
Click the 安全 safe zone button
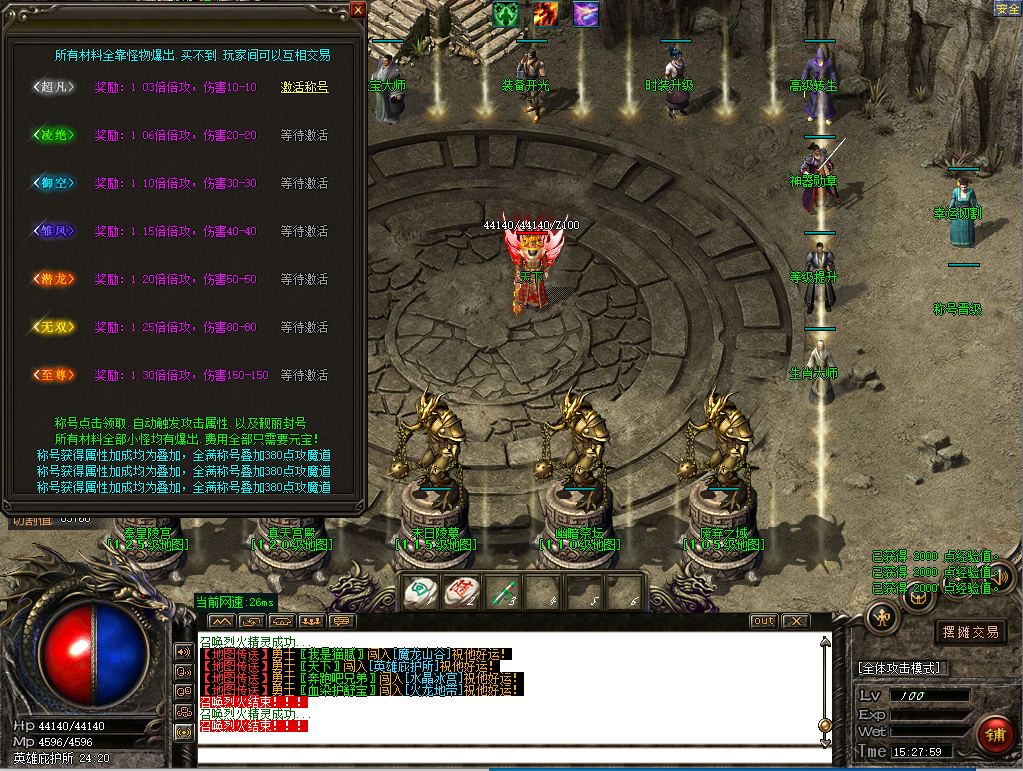1007,8
